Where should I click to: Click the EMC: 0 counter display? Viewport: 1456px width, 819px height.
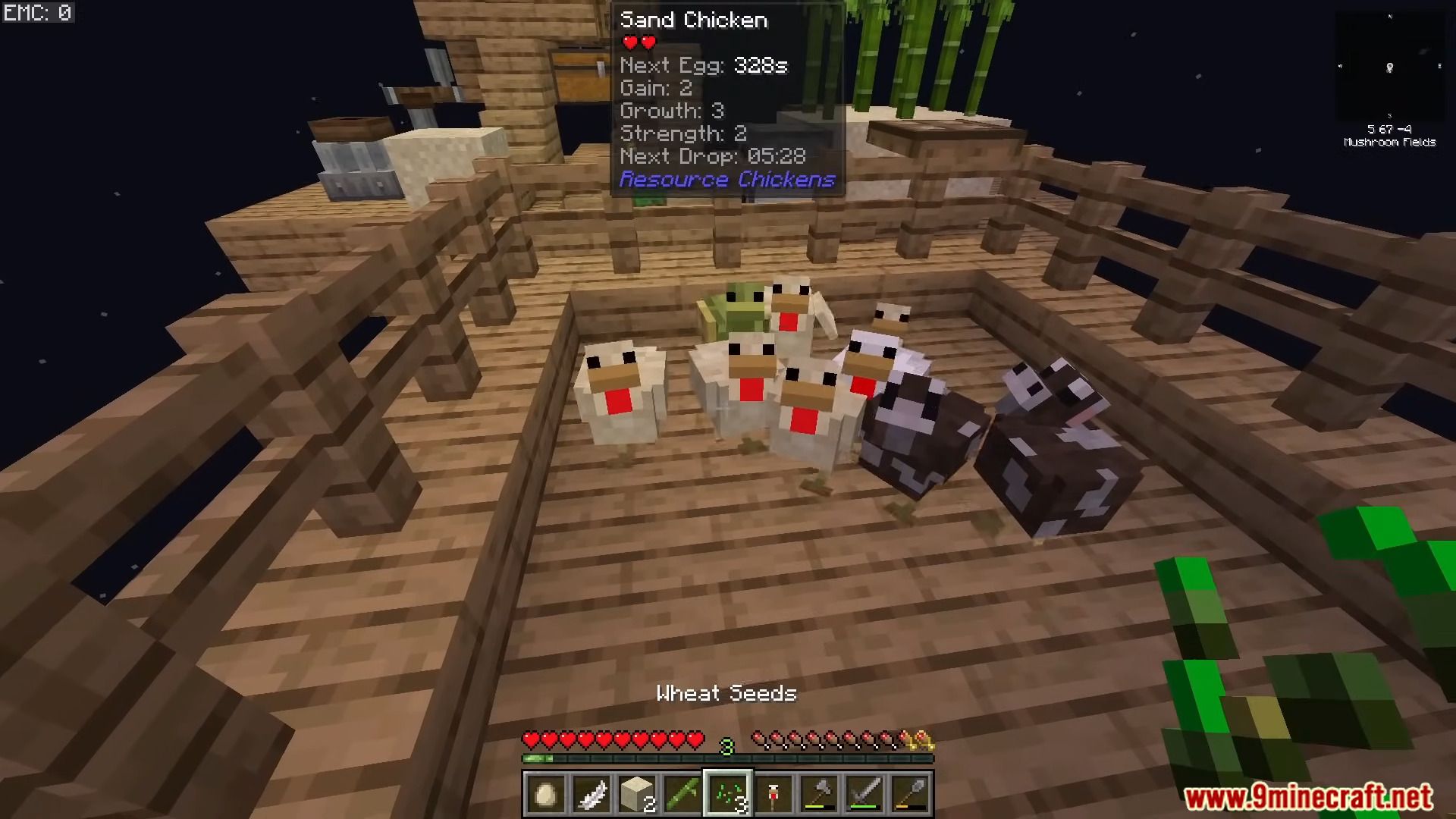tap(38, 12)
